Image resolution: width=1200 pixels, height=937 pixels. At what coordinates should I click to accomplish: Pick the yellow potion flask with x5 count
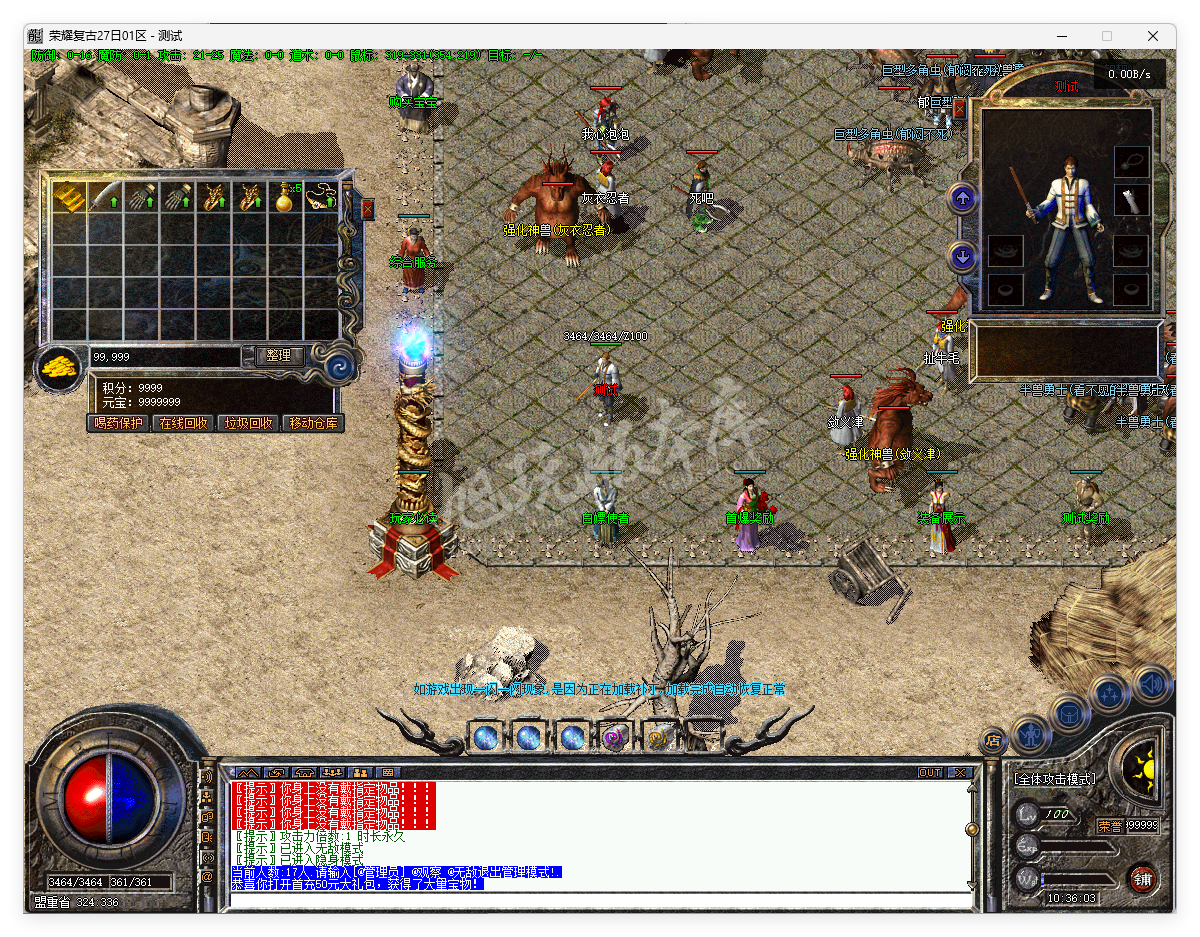tap(285, 197)
